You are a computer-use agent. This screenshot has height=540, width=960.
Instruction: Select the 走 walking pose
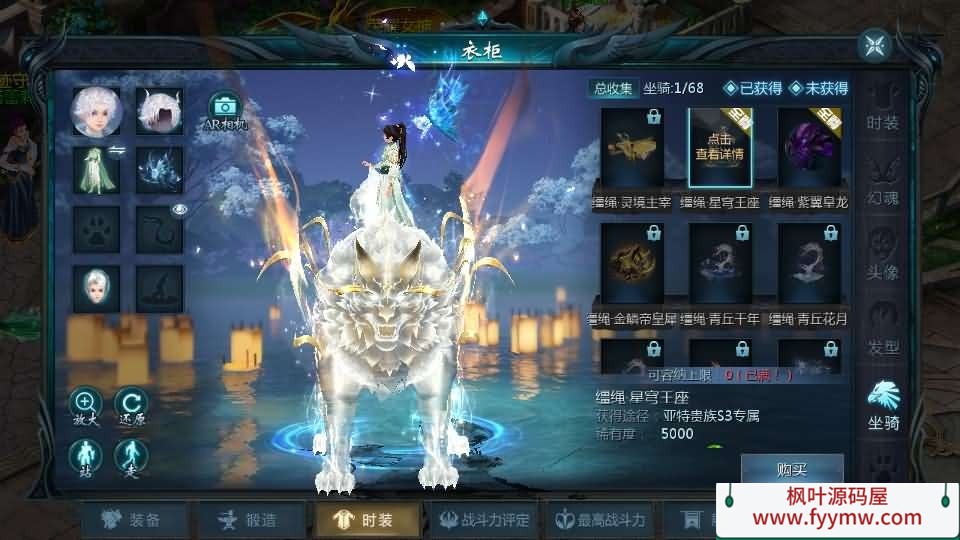coord(131,457)
